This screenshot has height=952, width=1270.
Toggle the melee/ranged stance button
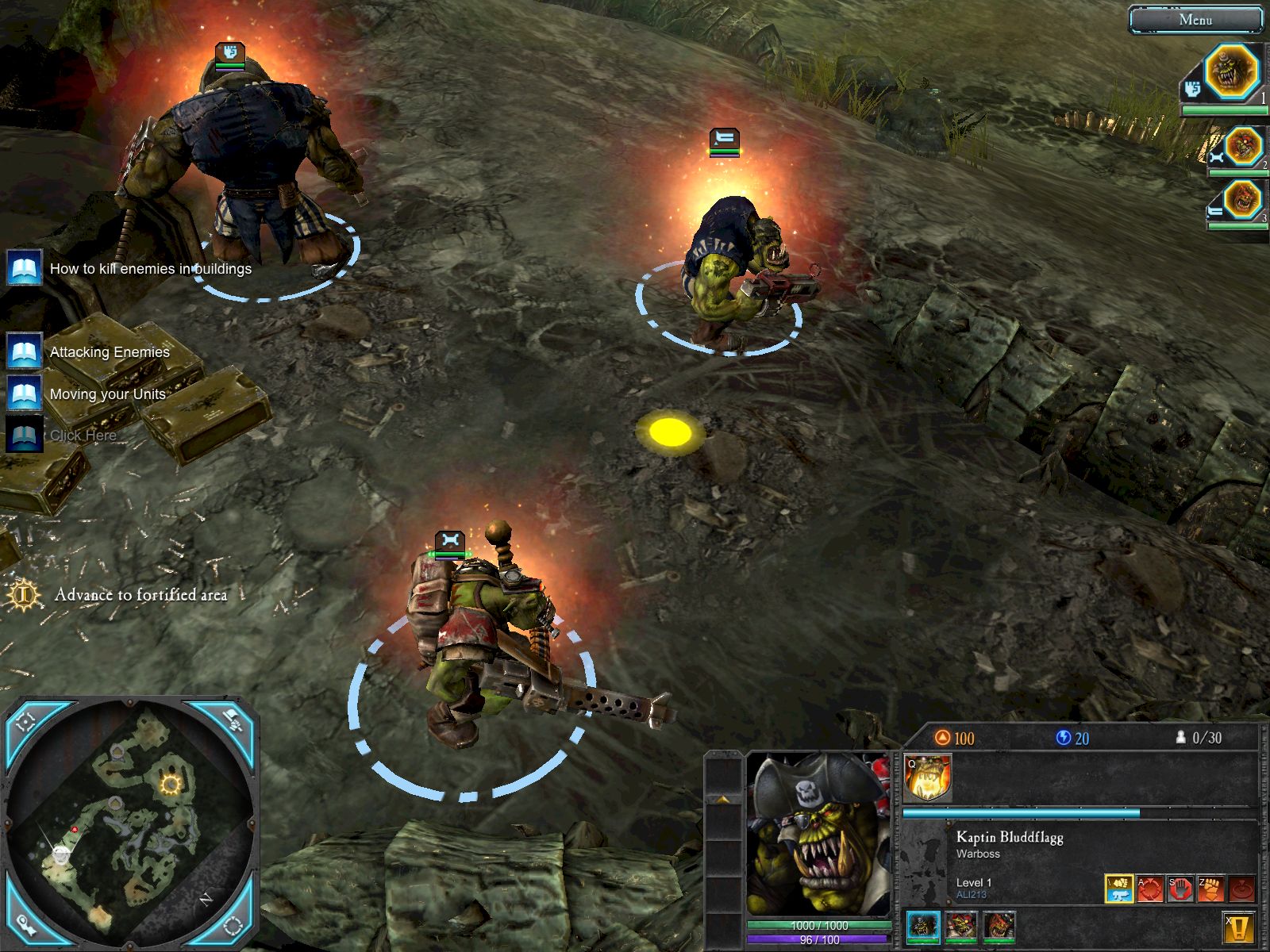[1119, 889]
